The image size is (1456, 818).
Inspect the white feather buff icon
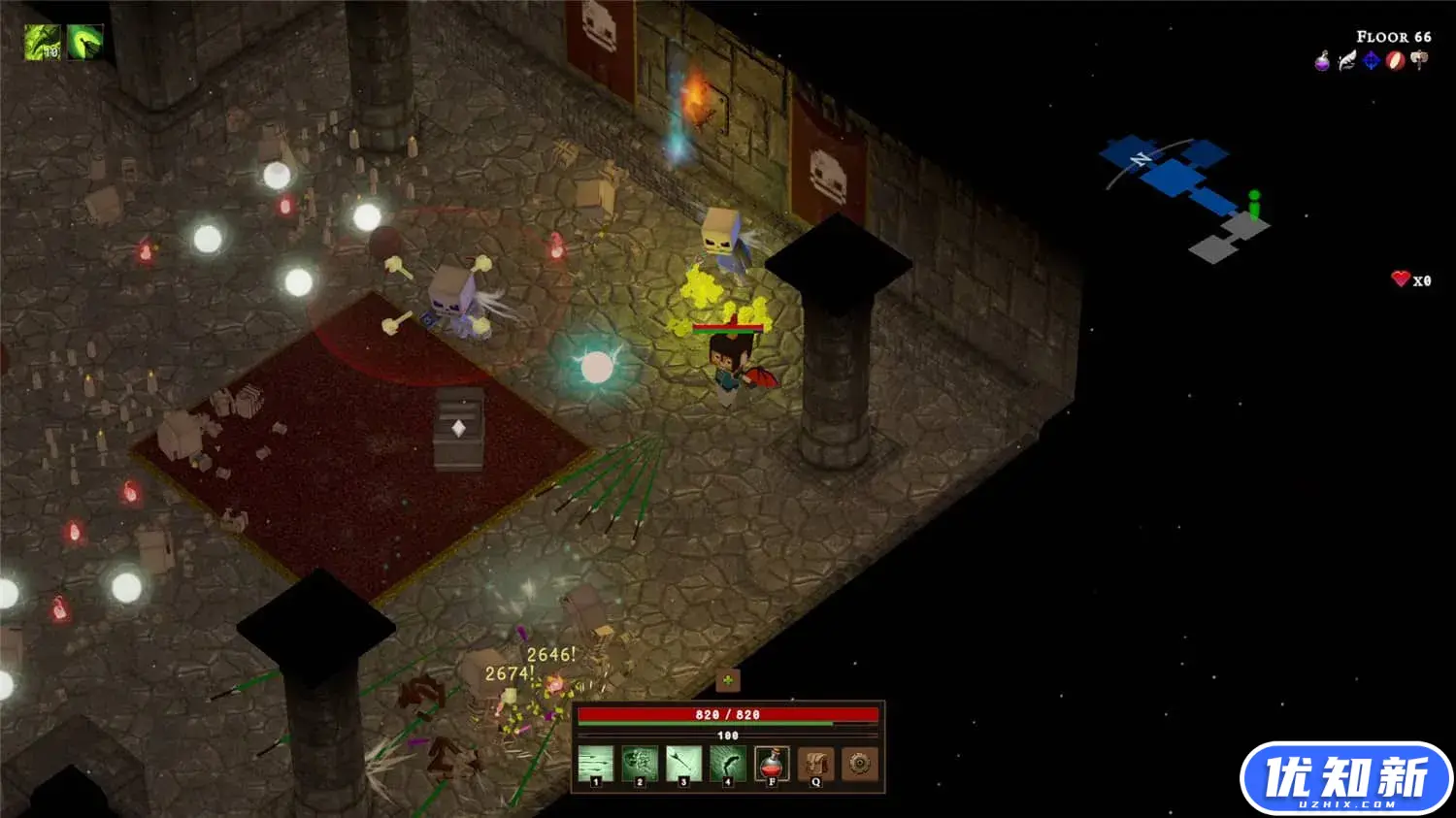pos(1346,61)
